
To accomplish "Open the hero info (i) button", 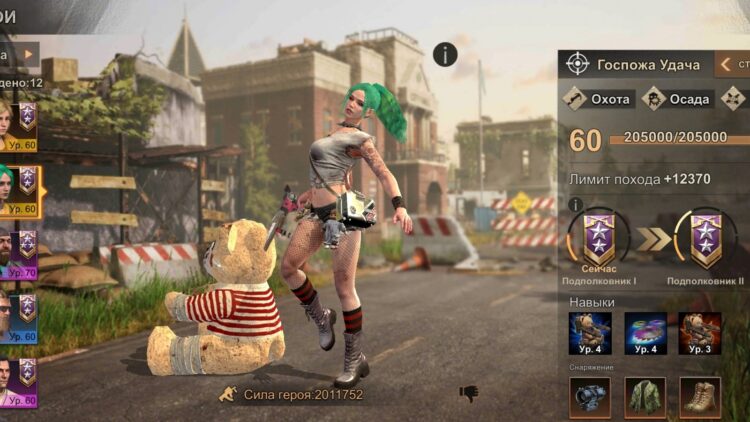I will (445, 55).
